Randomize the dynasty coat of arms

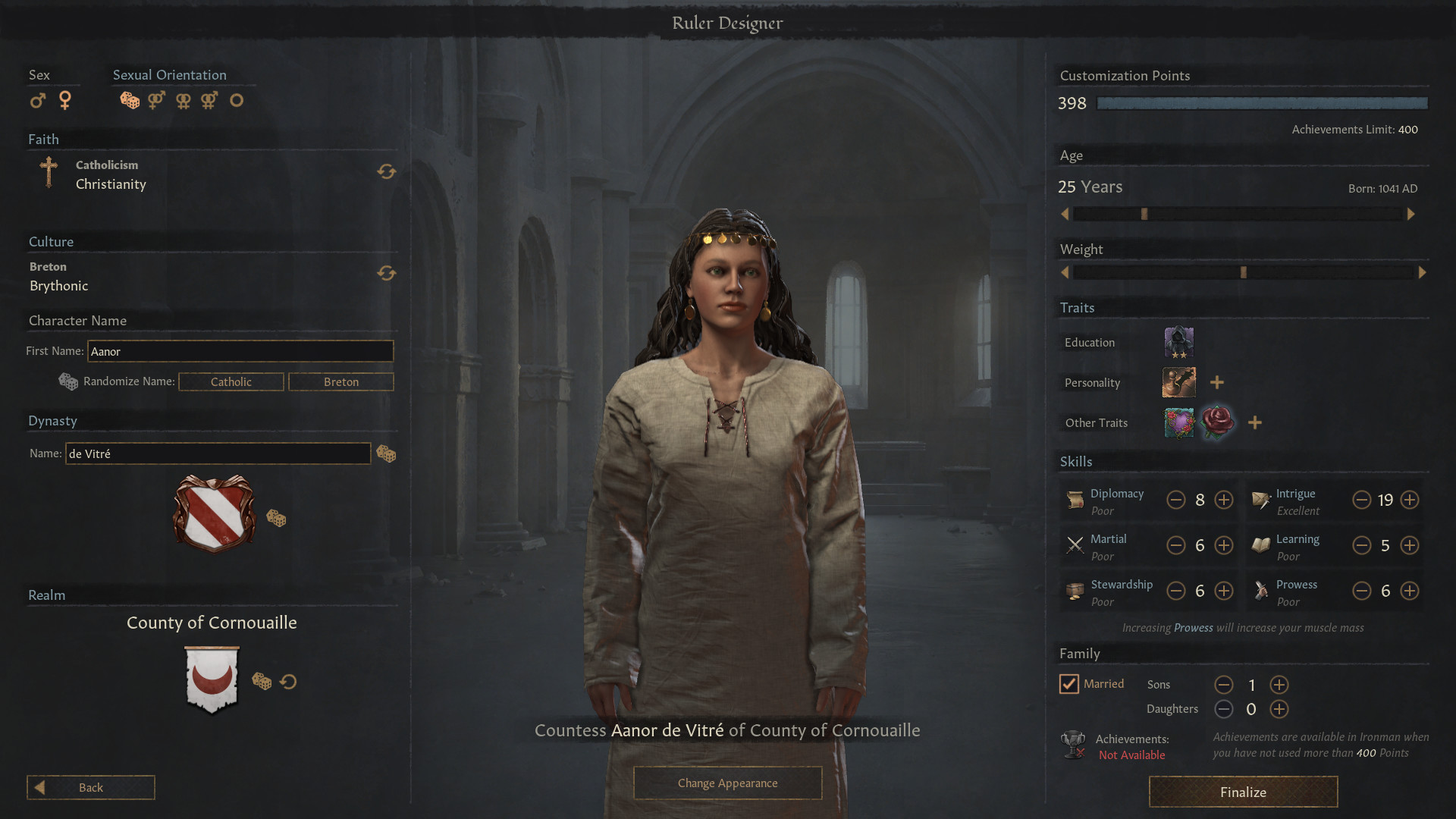(x=277, y=519)
